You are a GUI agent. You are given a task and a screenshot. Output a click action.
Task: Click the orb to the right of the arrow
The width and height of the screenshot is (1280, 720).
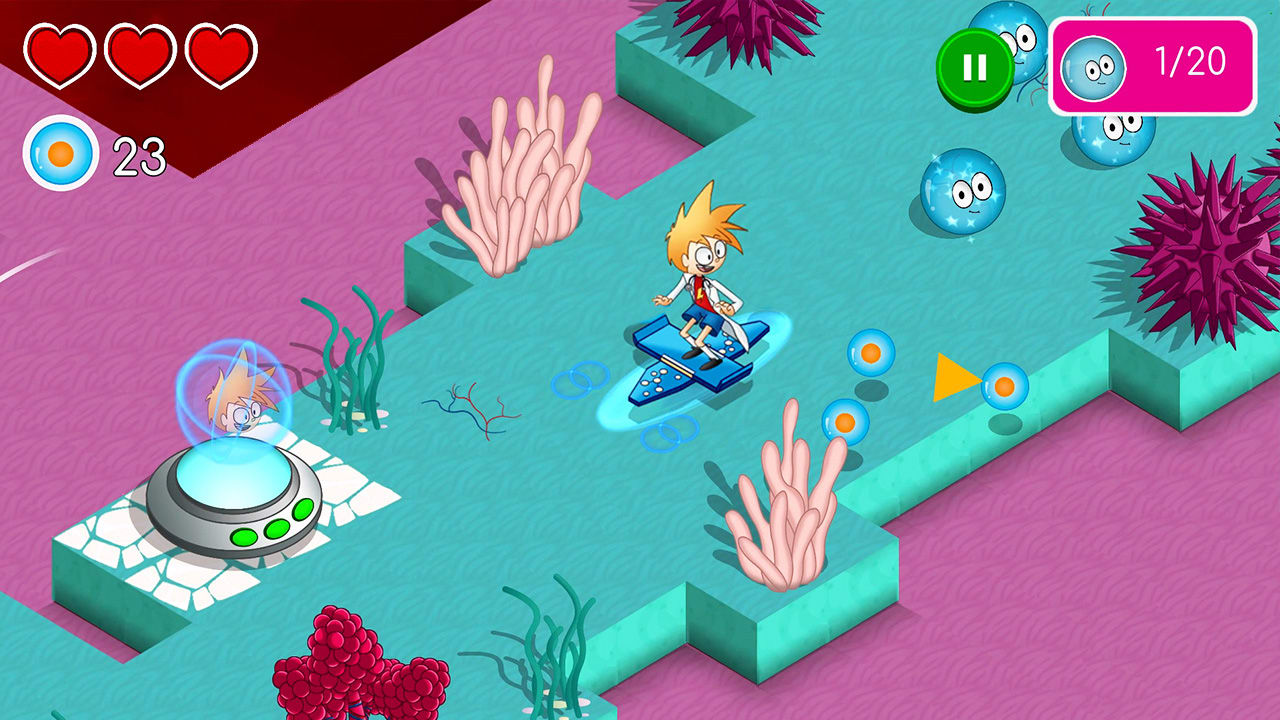1003,385
